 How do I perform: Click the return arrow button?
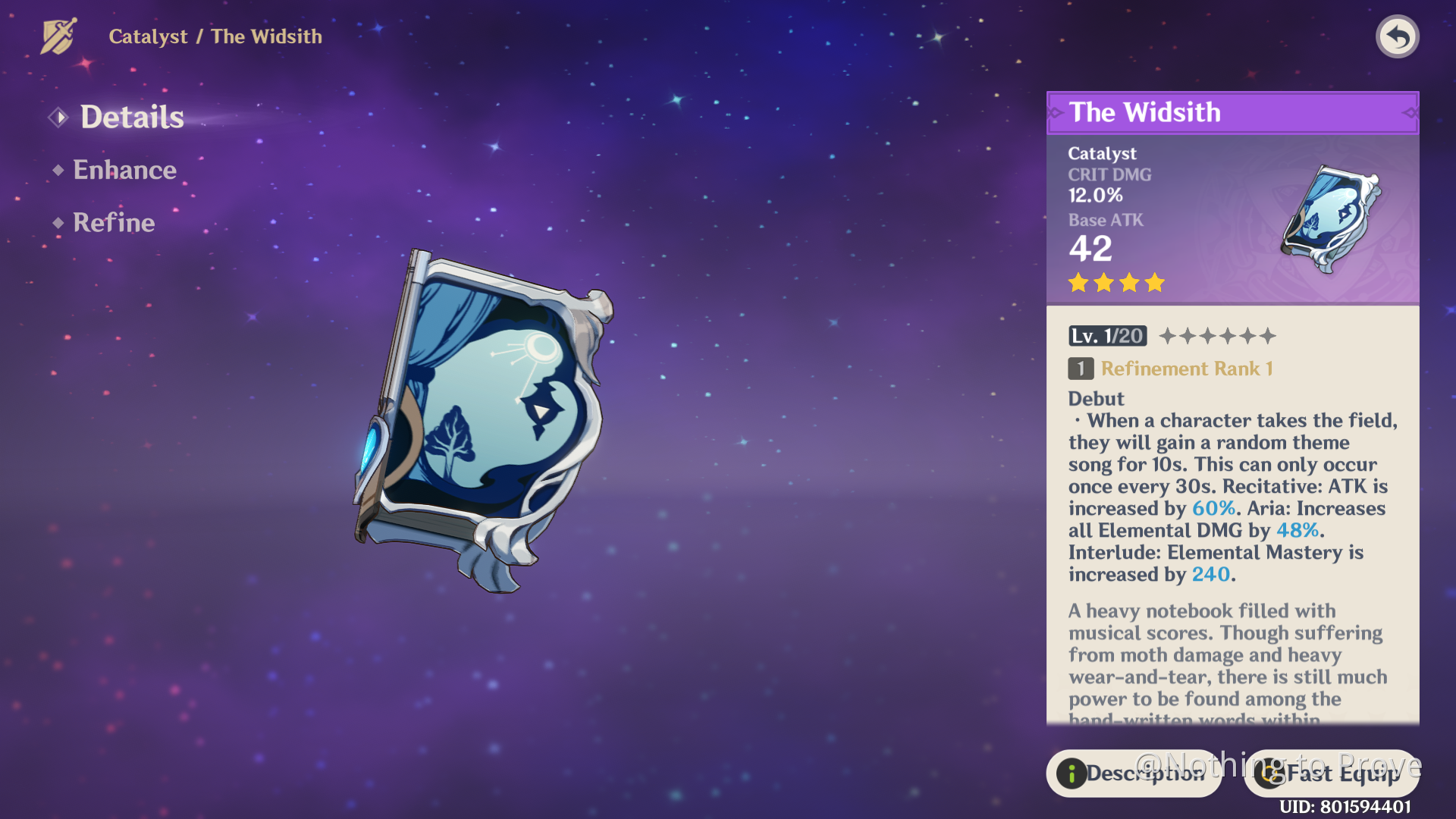coord(1397,36)
